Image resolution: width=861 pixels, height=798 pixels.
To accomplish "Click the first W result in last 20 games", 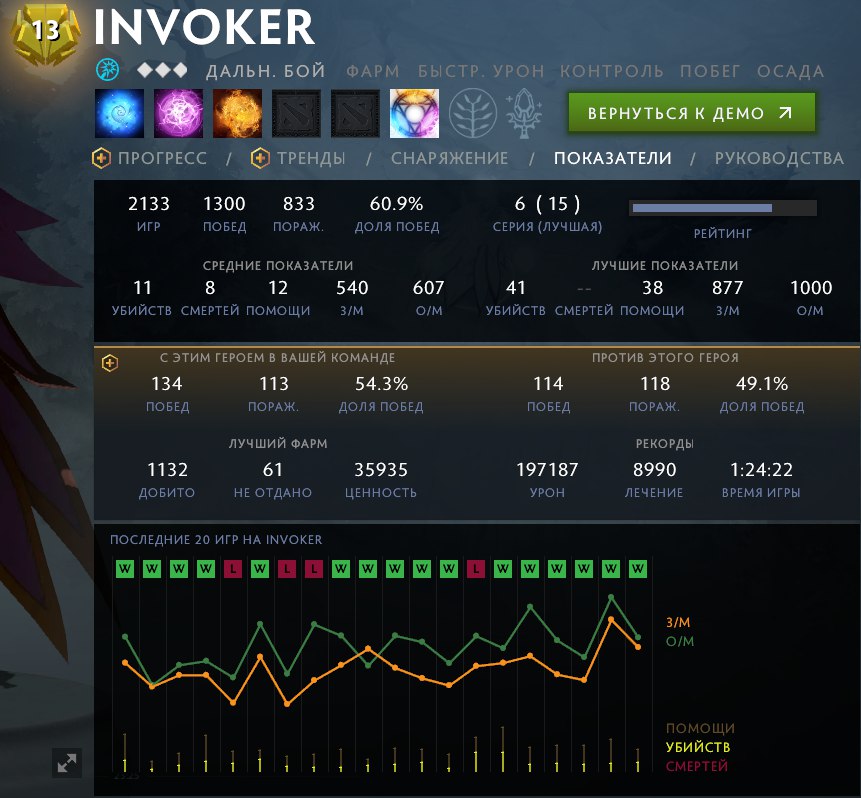I will (125, 569).
